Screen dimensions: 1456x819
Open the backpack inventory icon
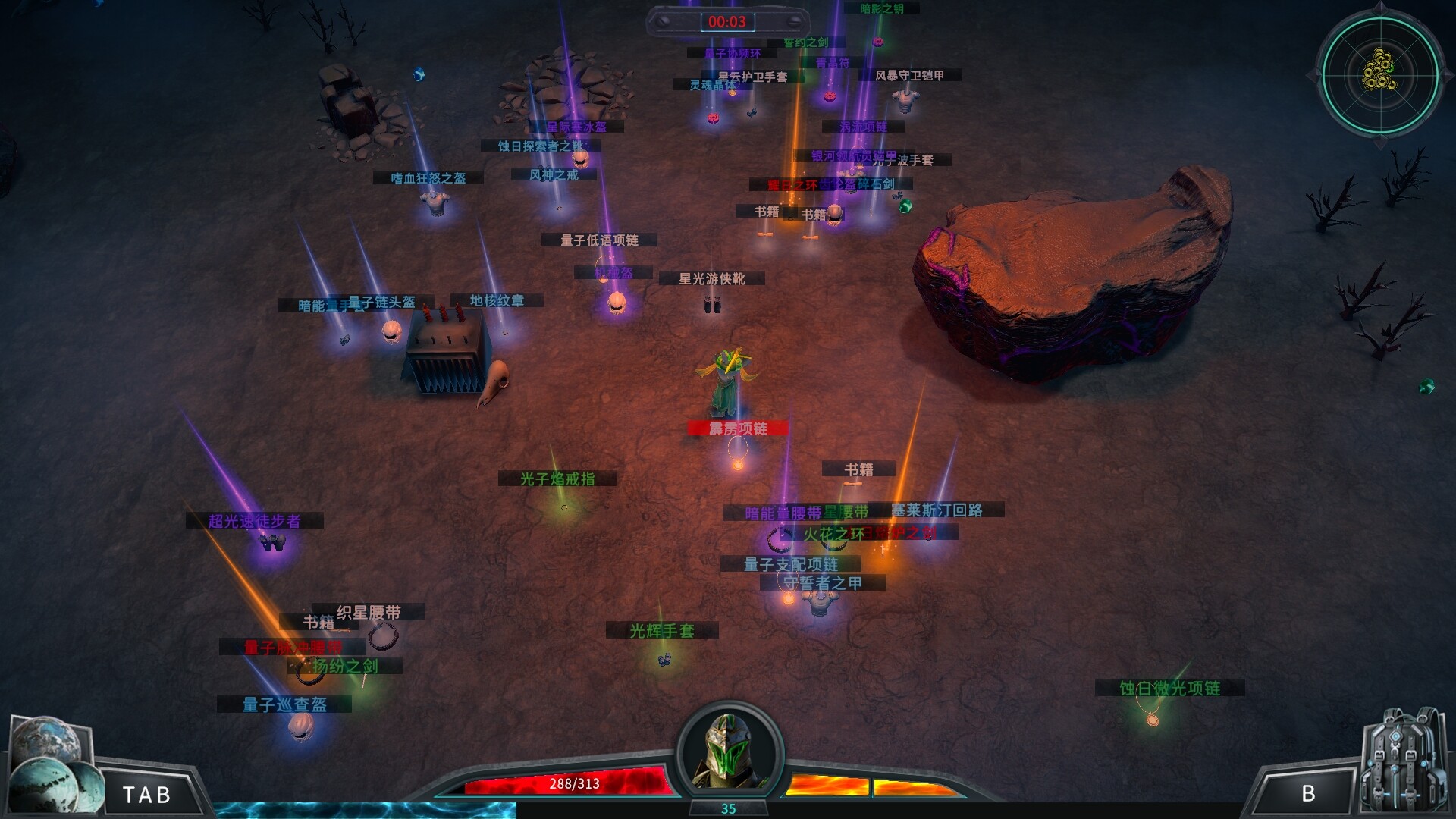tap(1404, 762)
